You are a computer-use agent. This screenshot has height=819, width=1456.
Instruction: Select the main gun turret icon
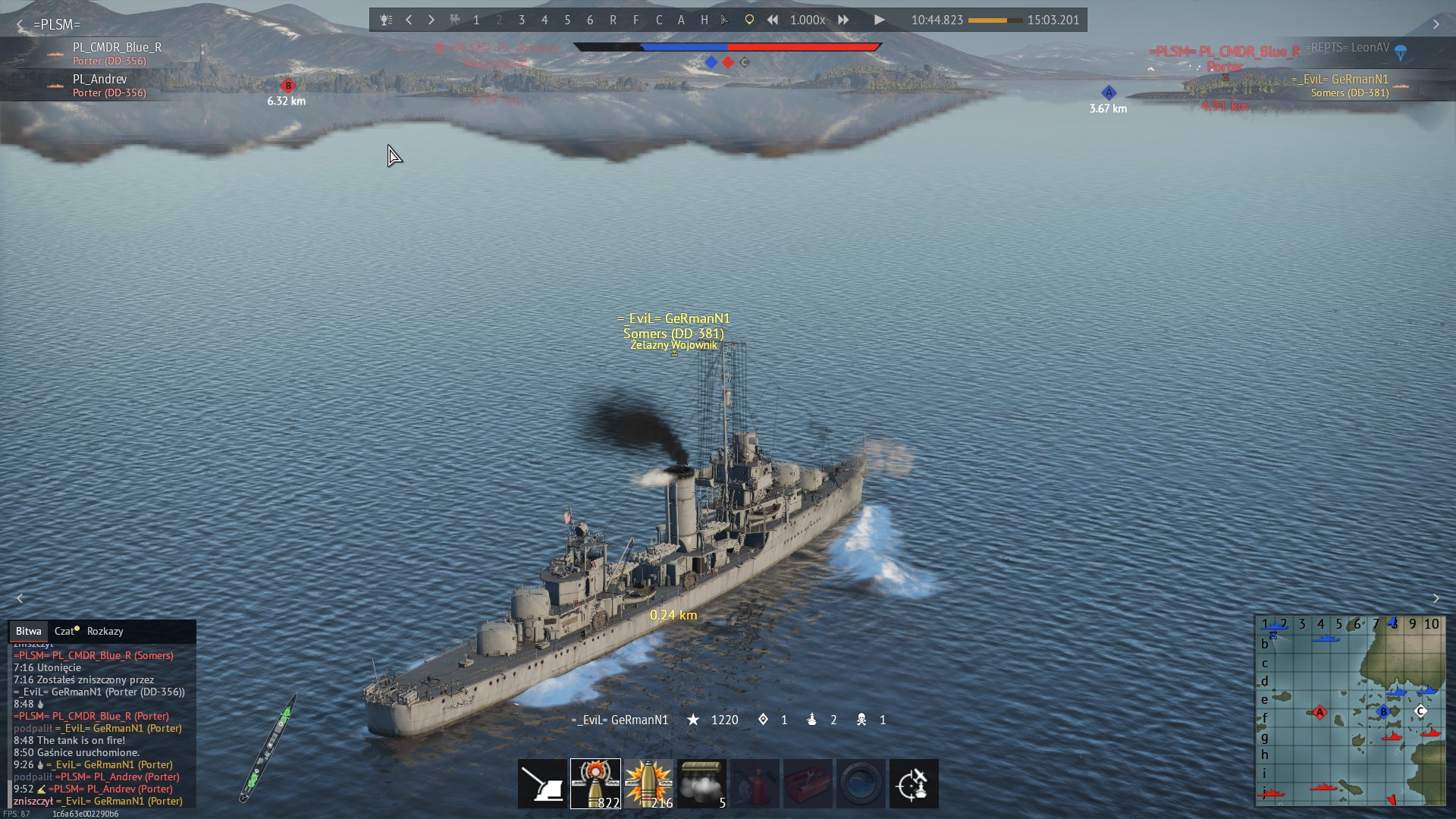pos(542,783)
